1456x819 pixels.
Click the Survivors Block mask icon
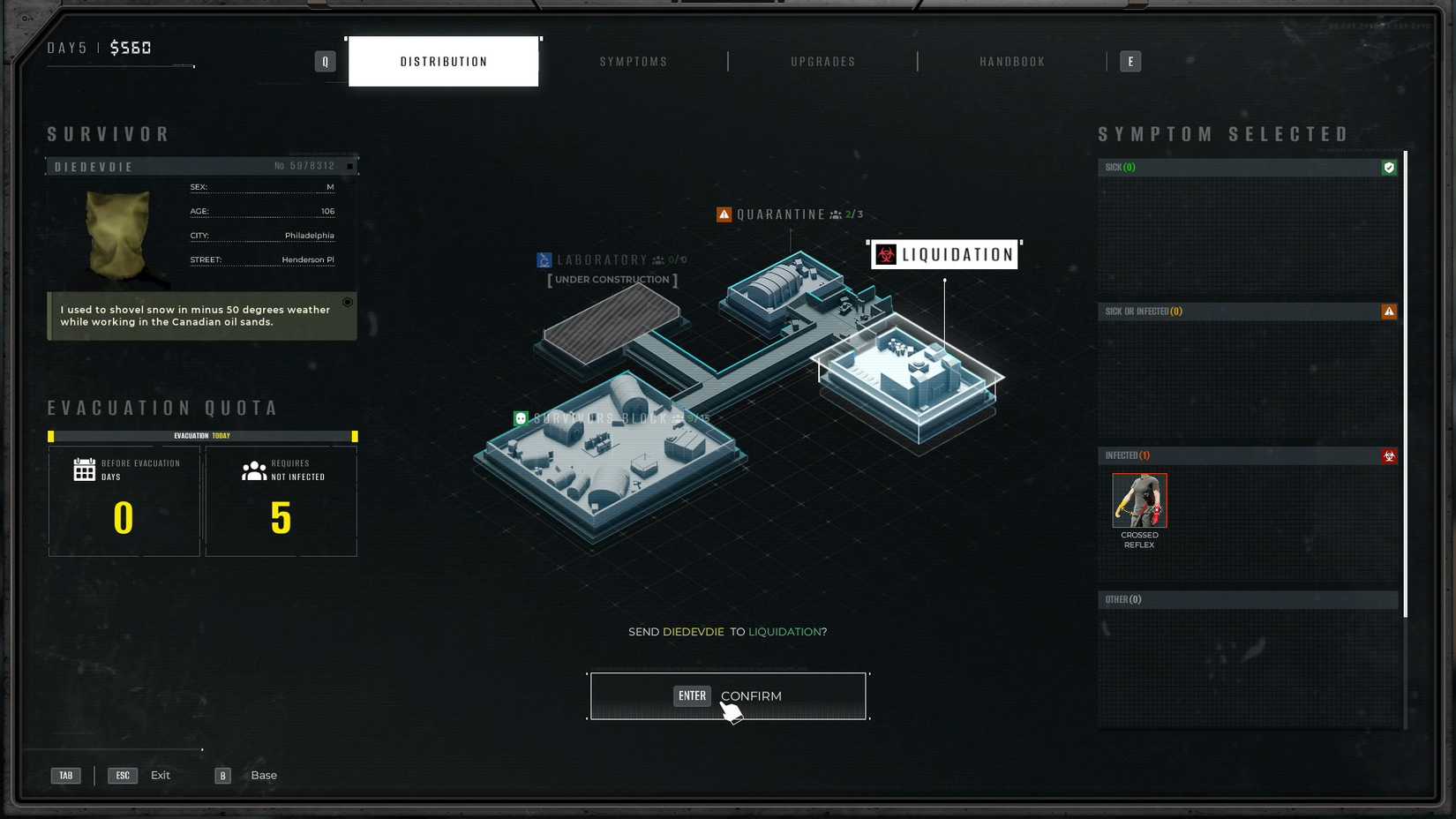(x=520, y=417)
